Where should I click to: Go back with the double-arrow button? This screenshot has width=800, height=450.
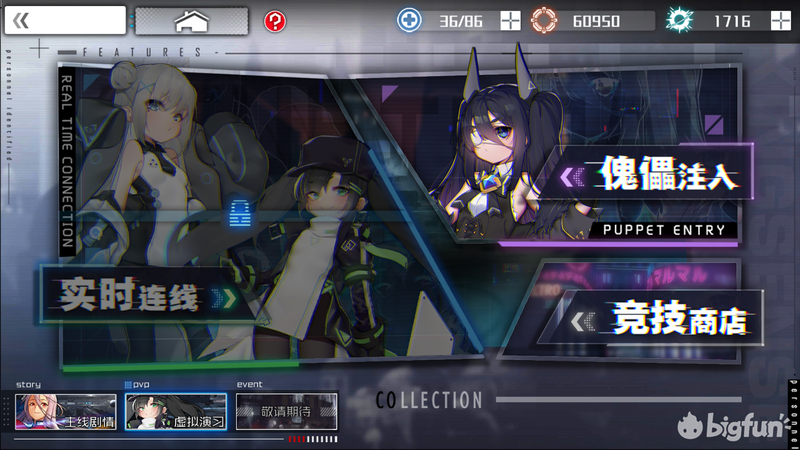(x=65, y=20)
